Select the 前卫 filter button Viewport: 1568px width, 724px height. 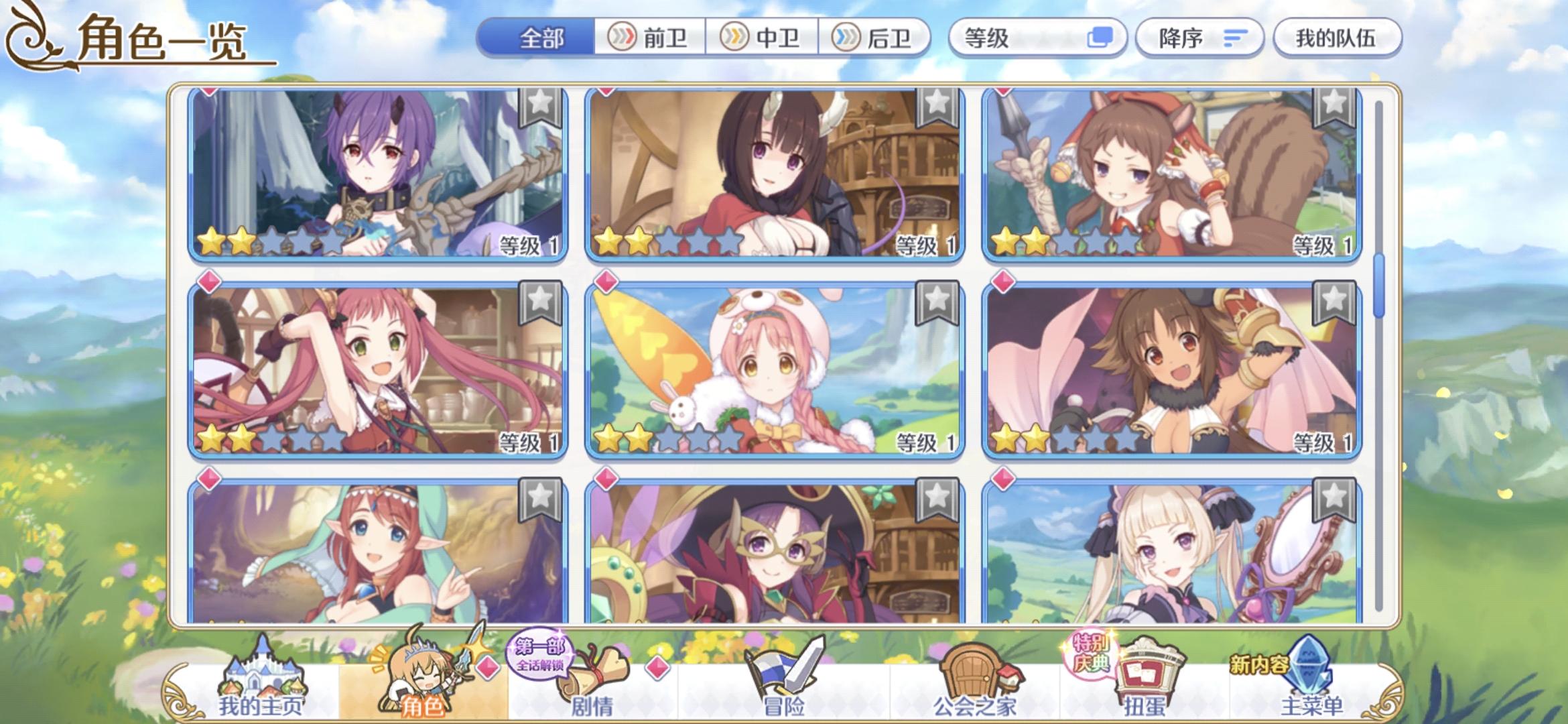[650, 38]
